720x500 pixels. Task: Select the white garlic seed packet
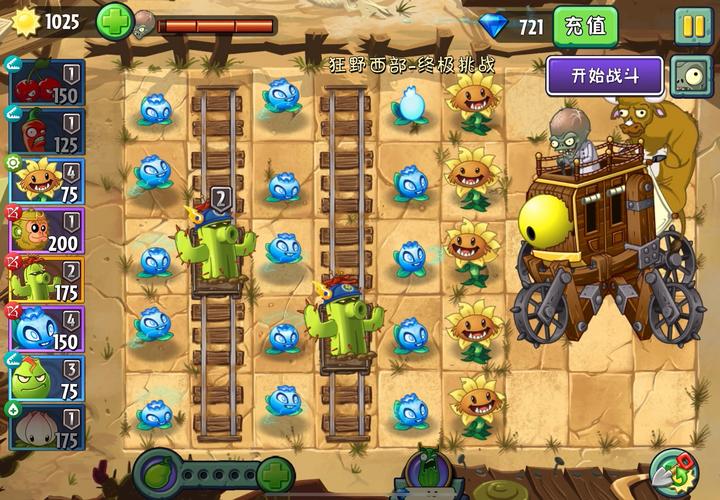click(45, 427)
